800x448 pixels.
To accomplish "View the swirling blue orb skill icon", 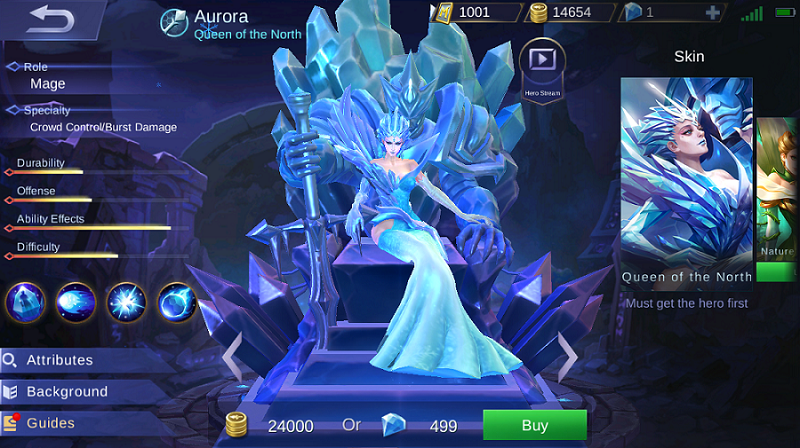I will [177, 301].
